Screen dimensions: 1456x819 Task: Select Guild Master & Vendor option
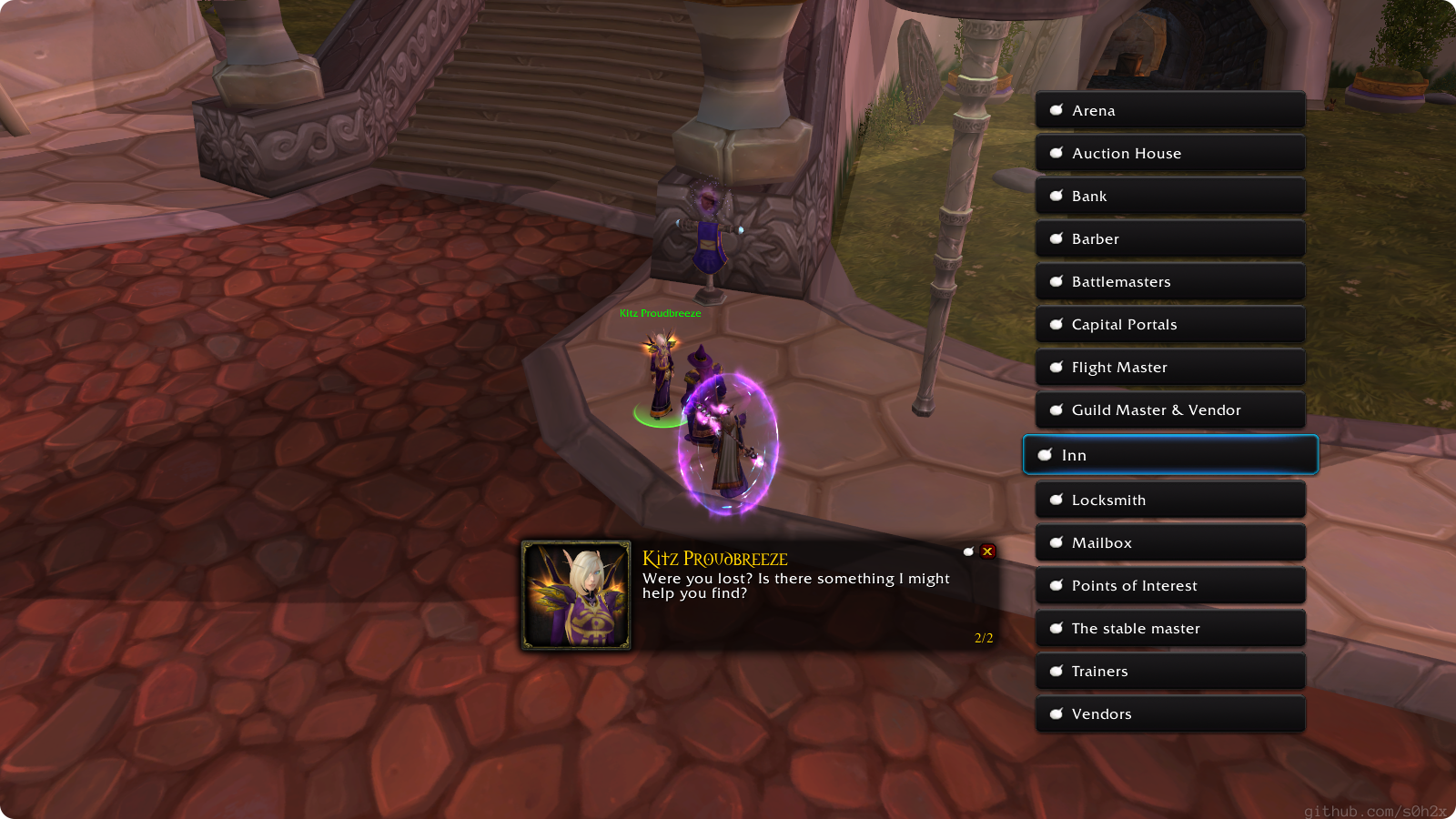1169,409
